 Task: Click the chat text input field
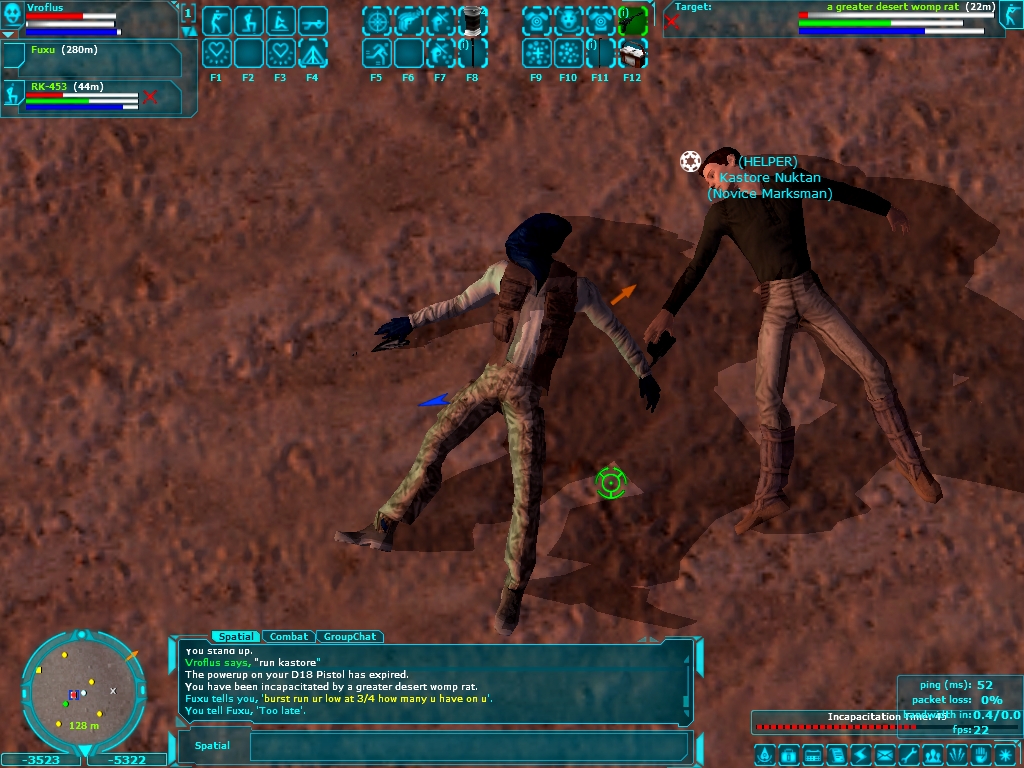(468, 746)
